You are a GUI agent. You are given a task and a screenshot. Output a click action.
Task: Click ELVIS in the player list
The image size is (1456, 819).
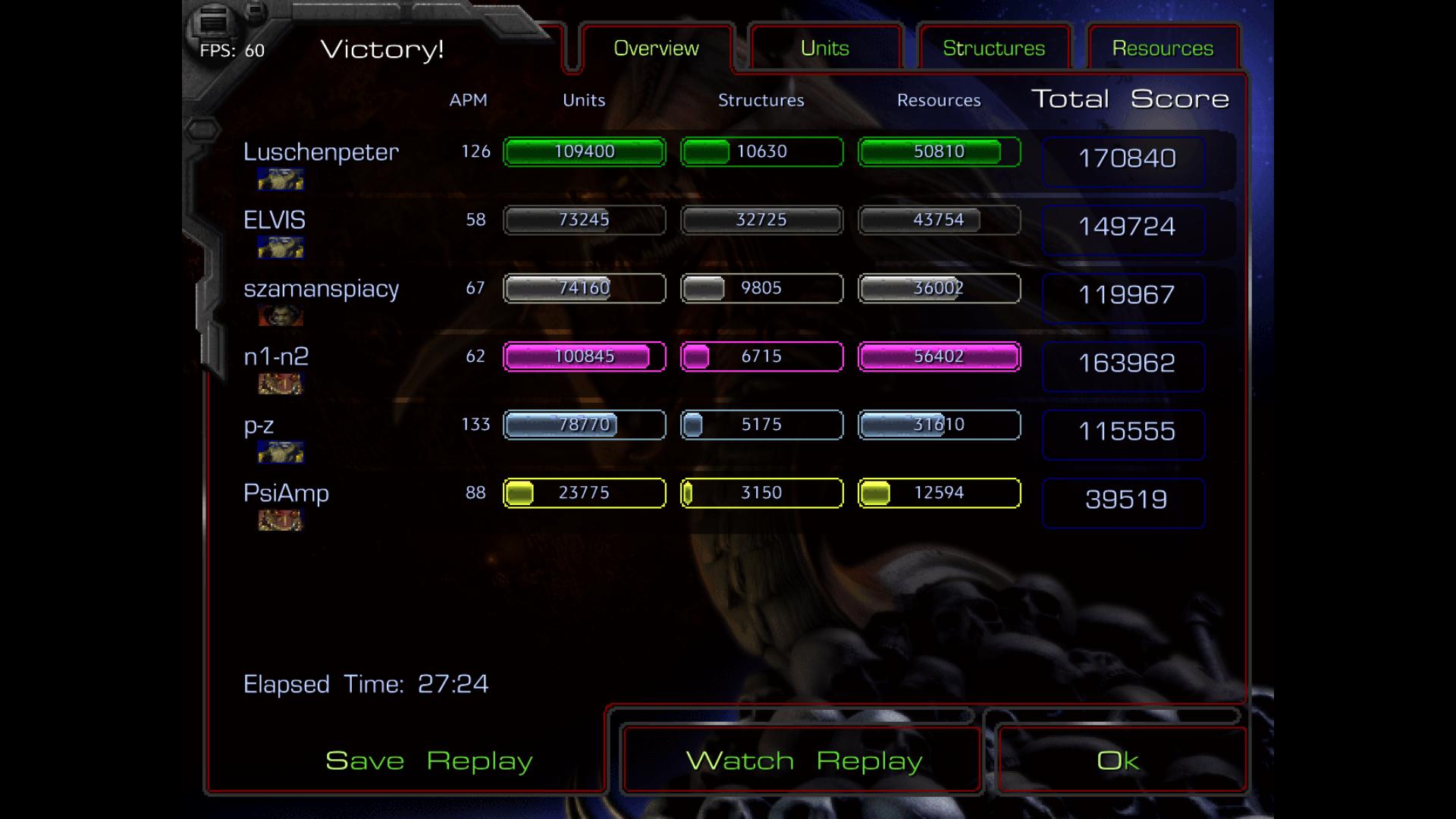coord(275,220)
